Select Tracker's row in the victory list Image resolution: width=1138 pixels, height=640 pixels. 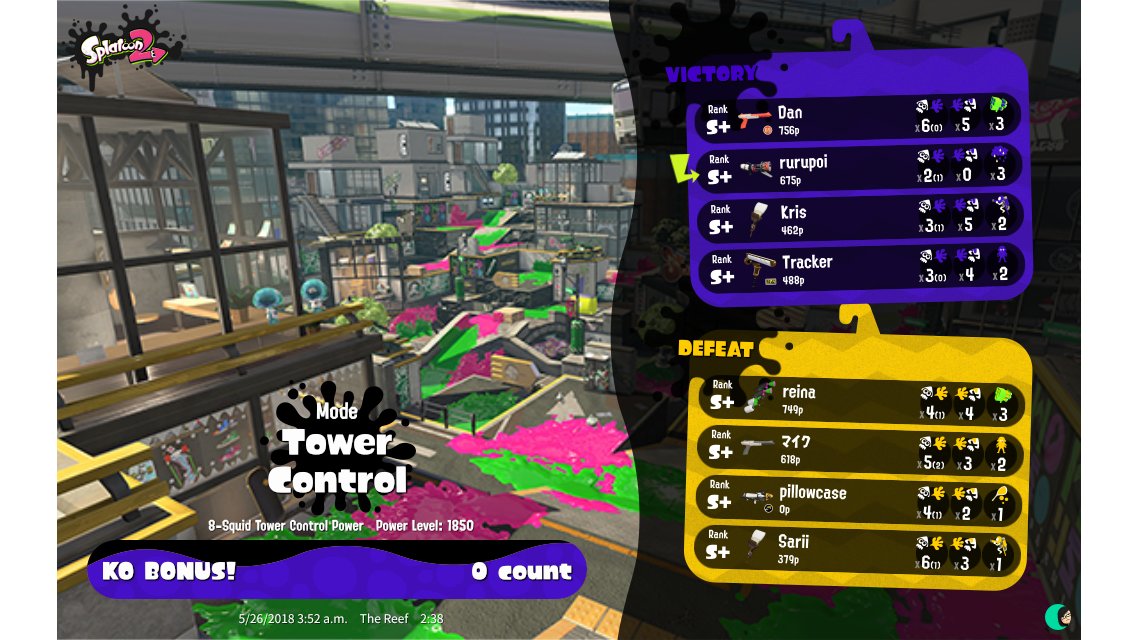tap(859, 268)
